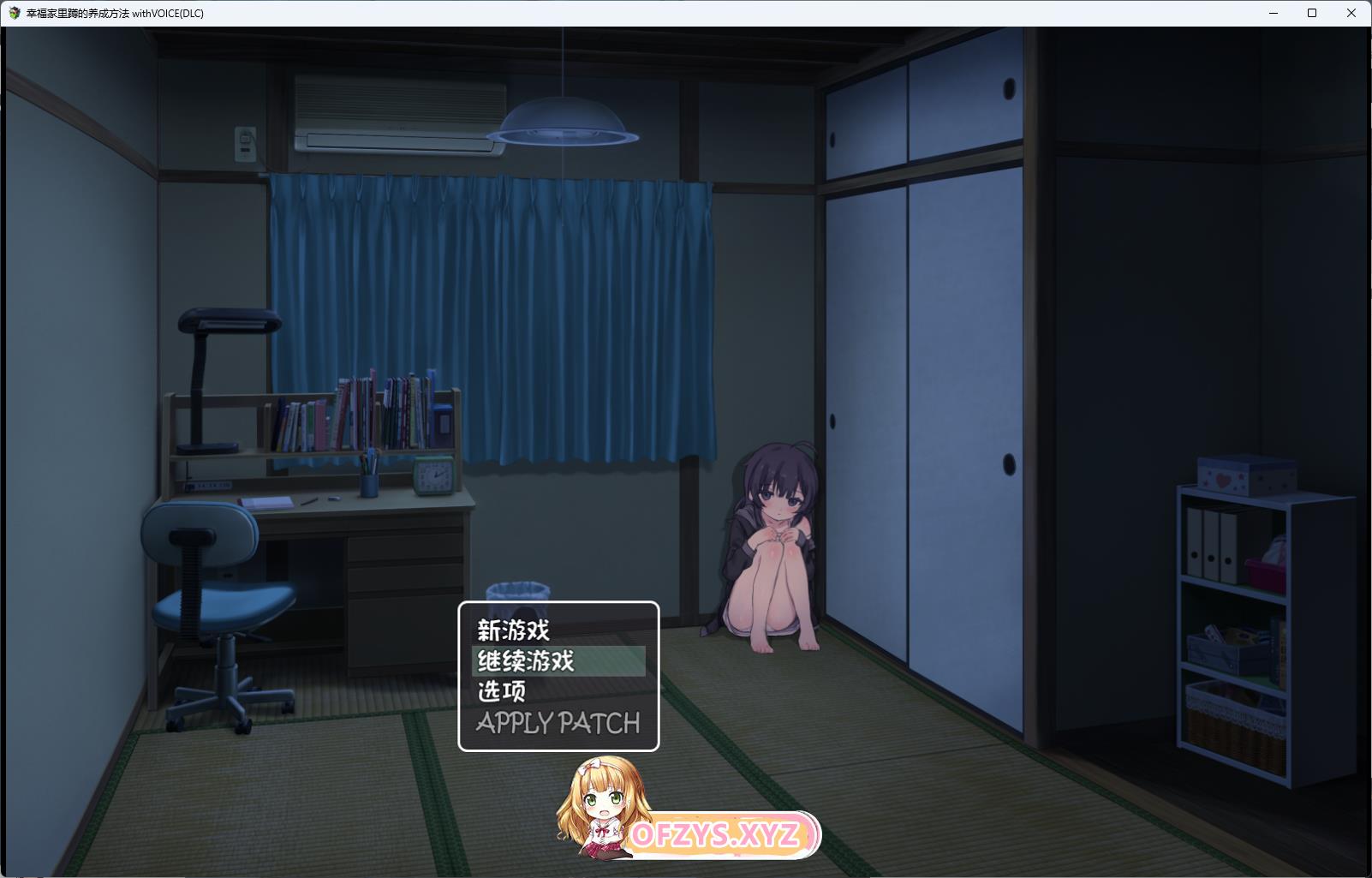The image size is (1372, 878).
Task: Start a new game with 新游戏
Action: click(x=514, y=631)
